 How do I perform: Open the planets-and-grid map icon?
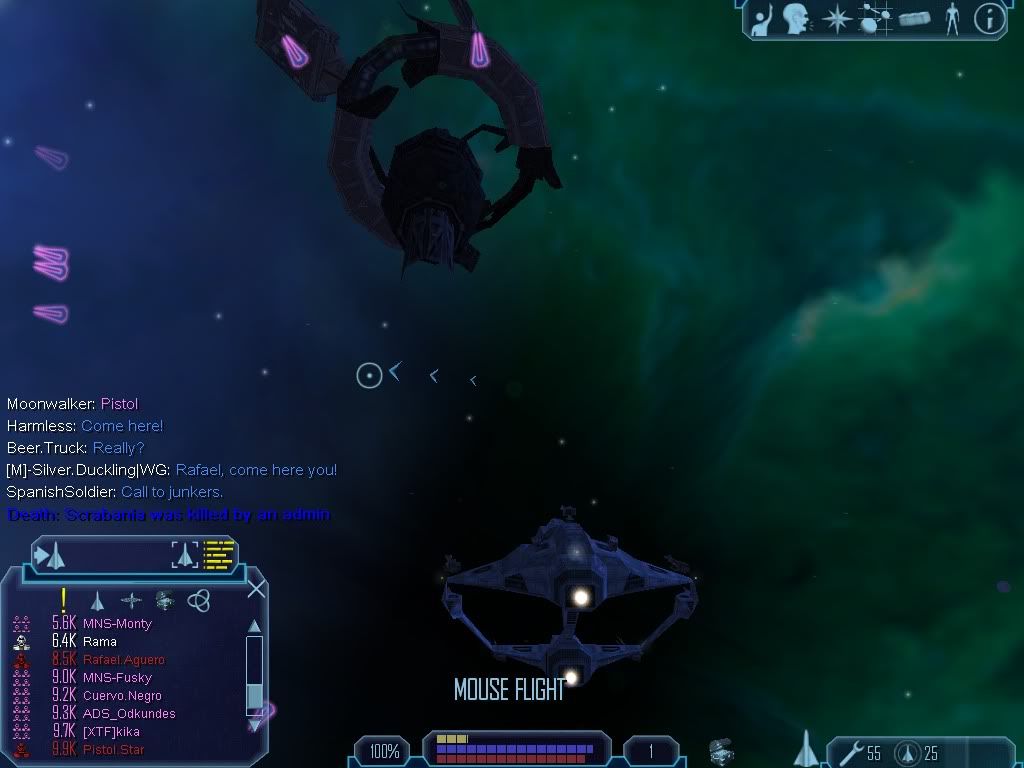pos(875,19)
